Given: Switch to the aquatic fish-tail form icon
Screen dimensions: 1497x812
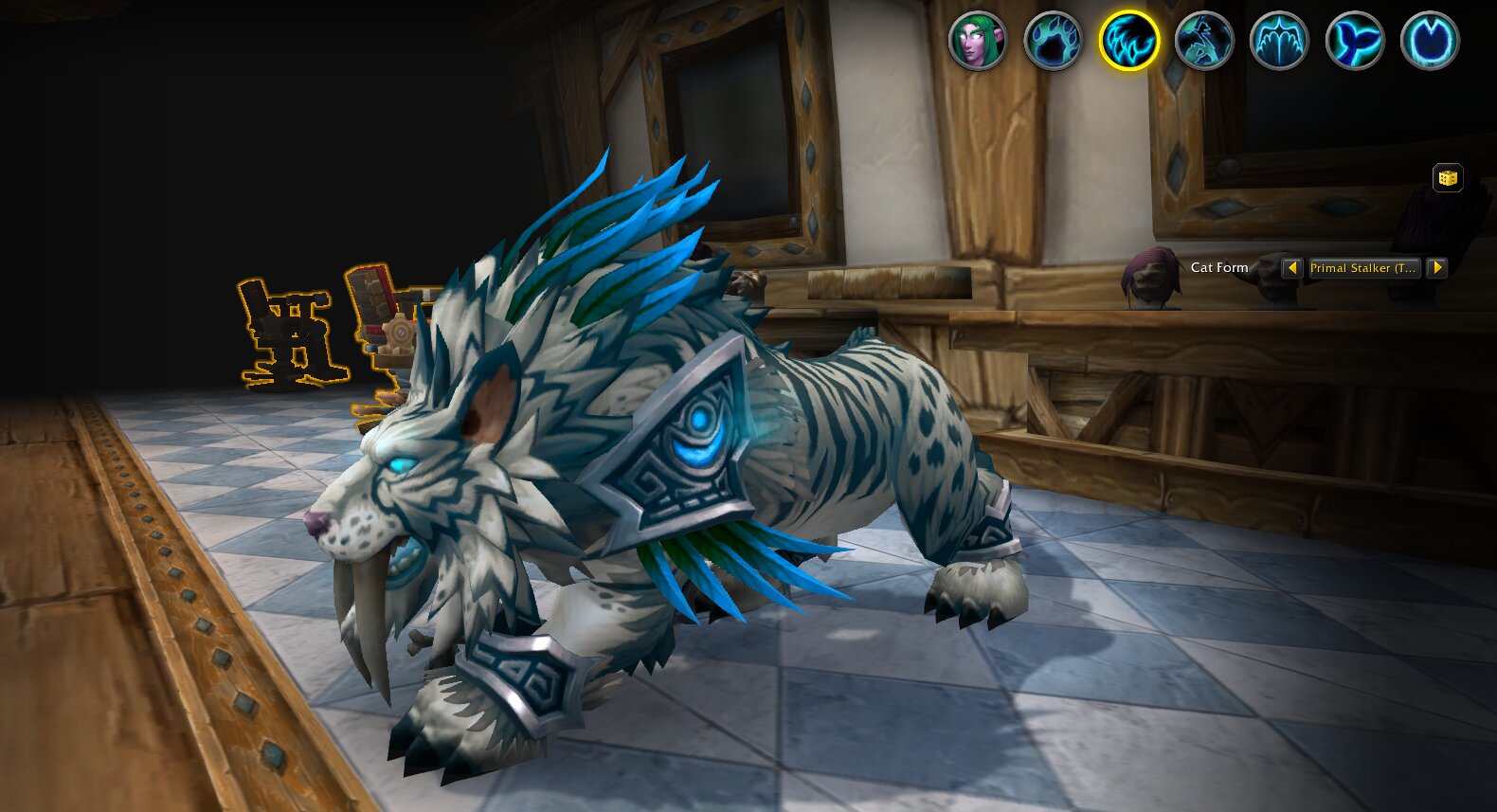Looking at the screenshot, I should (1355, 41).
